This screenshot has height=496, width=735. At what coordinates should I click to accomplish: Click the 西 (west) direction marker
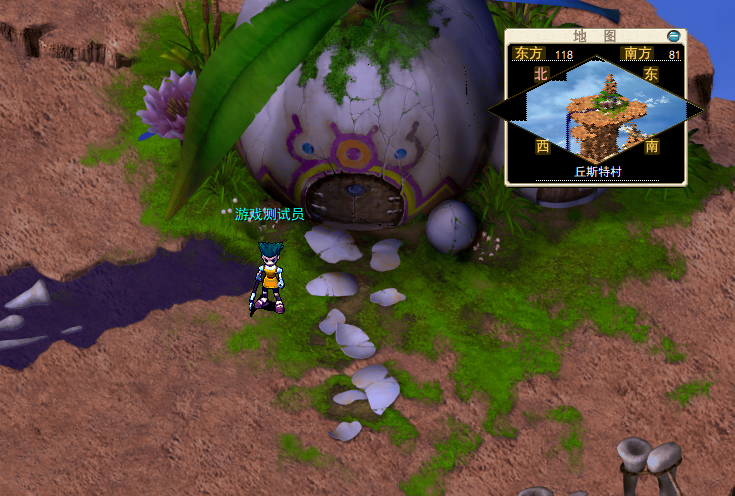(543, 146)
